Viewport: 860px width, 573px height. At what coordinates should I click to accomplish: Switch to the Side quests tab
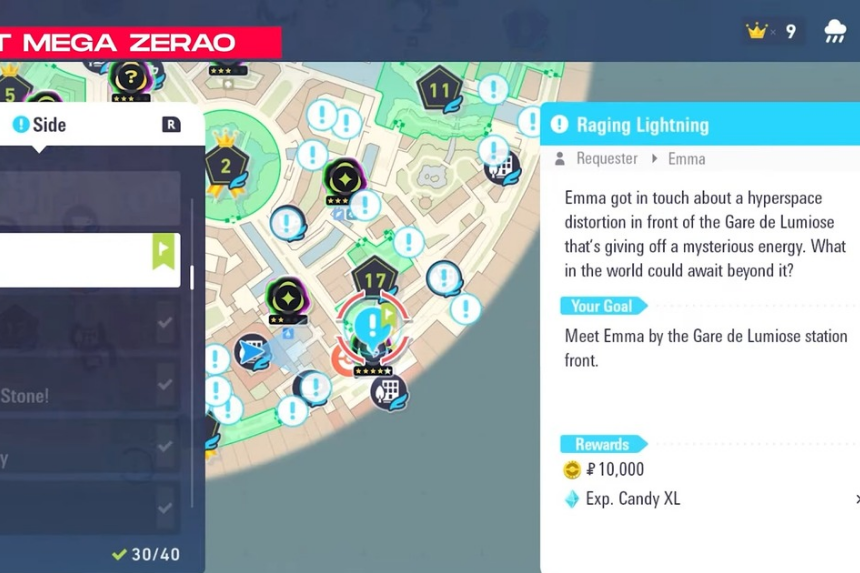click(40, 125)
